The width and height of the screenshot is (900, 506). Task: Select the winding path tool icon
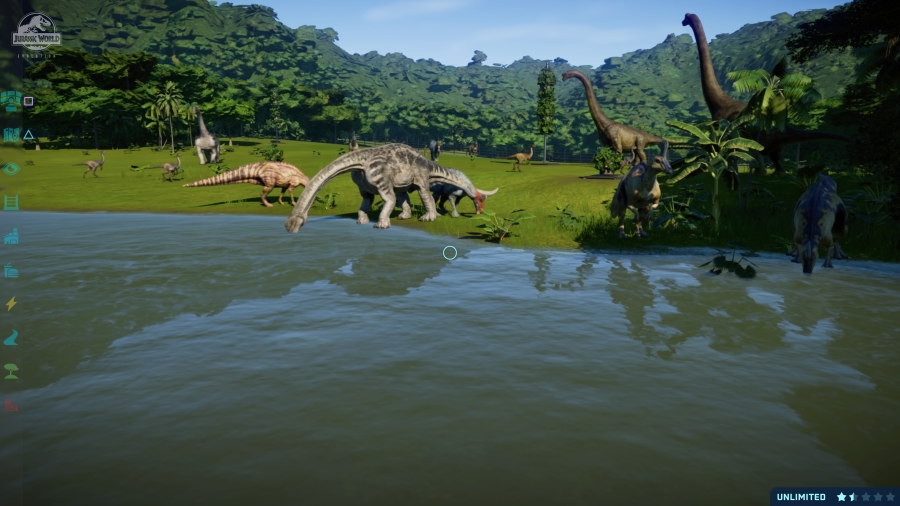tap(11, 338)
